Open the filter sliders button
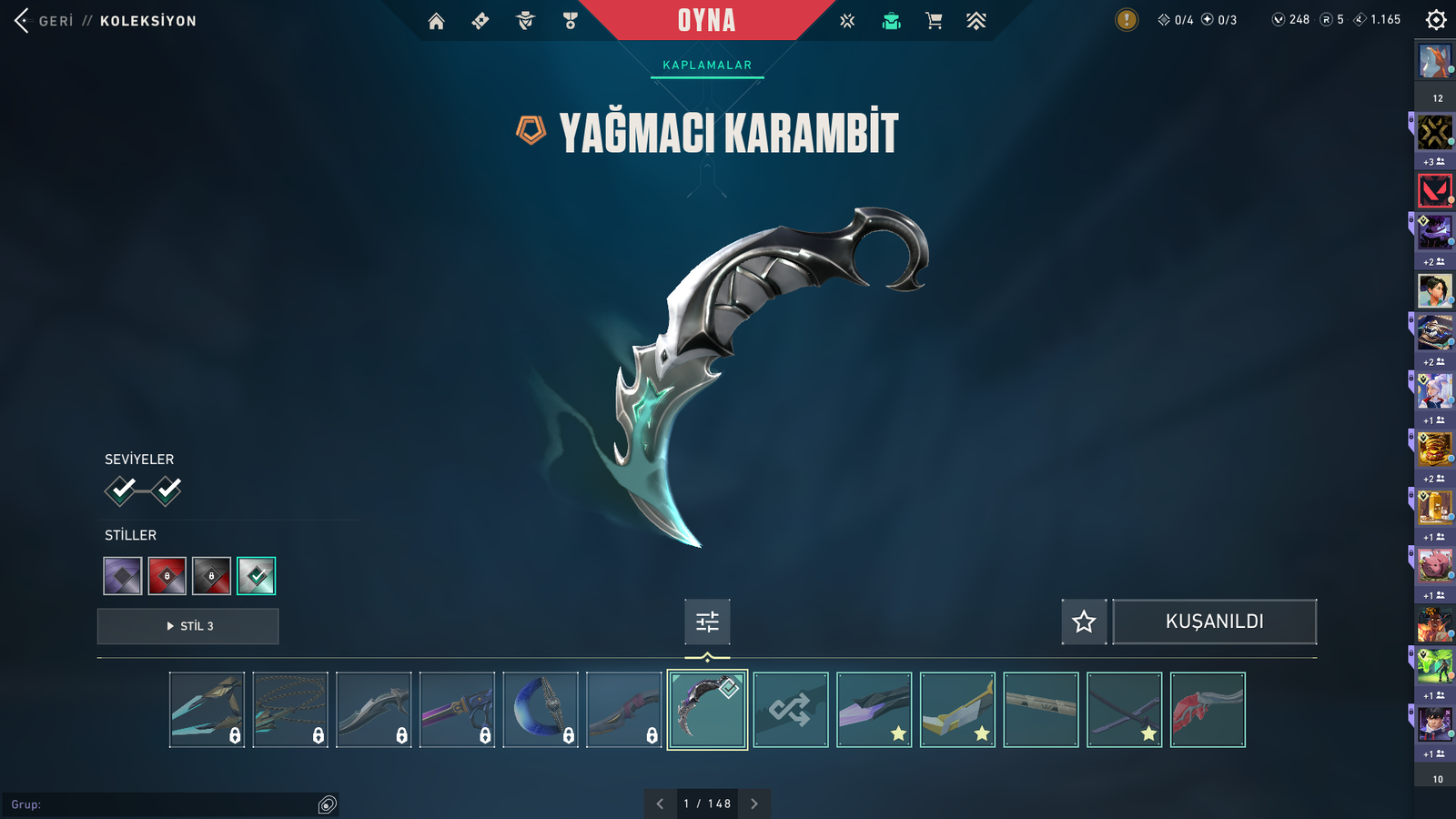 pos(707,622)
